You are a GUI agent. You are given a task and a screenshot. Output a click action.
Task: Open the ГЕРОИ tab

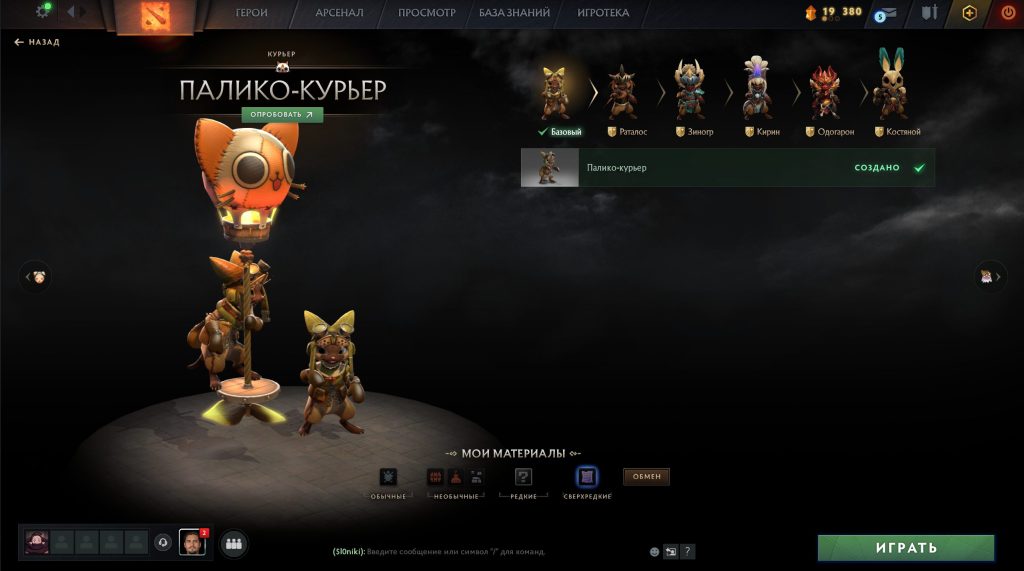pyautogui.click(x=251, y=13)
